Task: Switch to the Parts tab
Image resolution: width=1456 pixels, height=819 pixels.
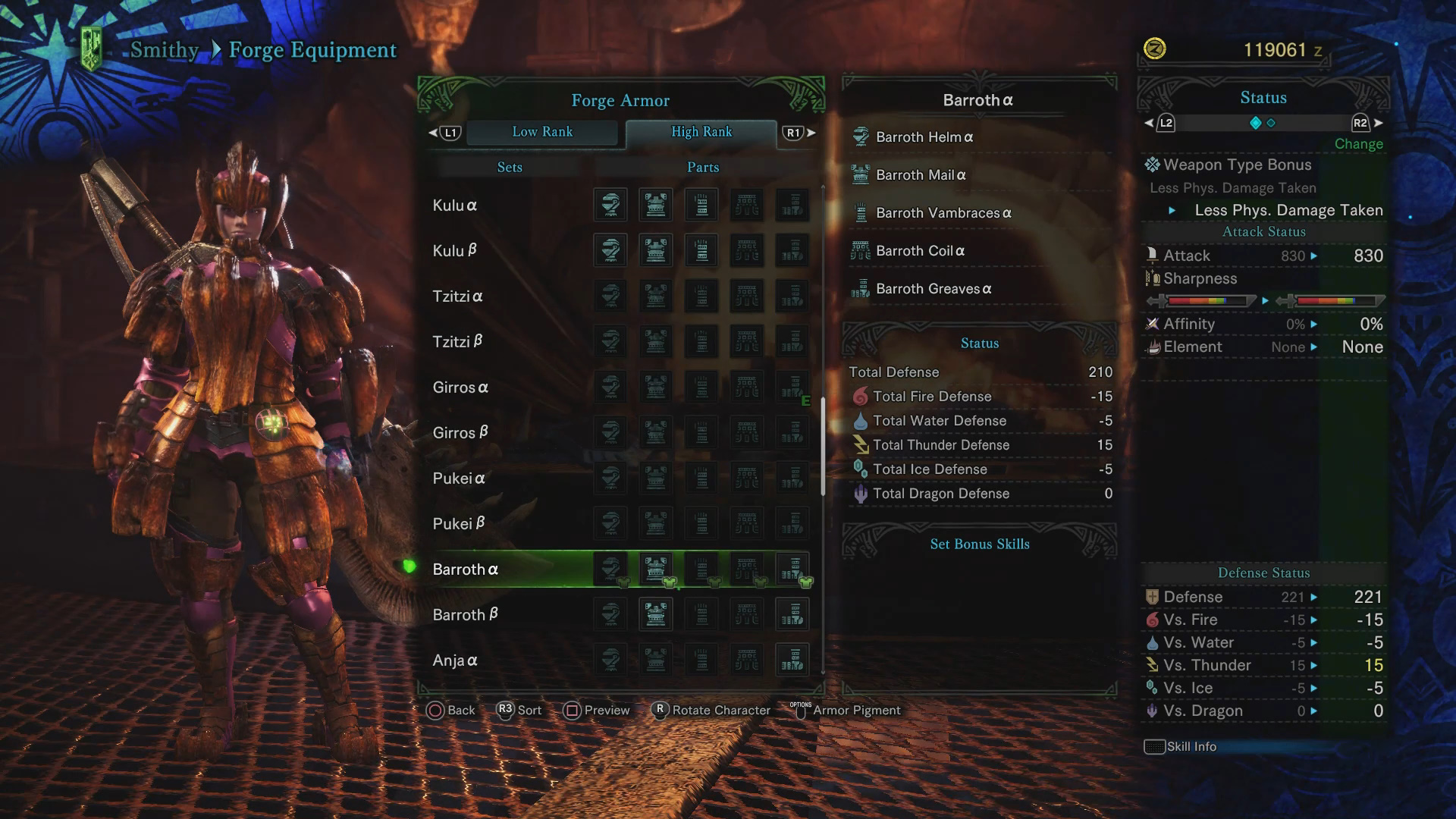Action: coord(702,167)
